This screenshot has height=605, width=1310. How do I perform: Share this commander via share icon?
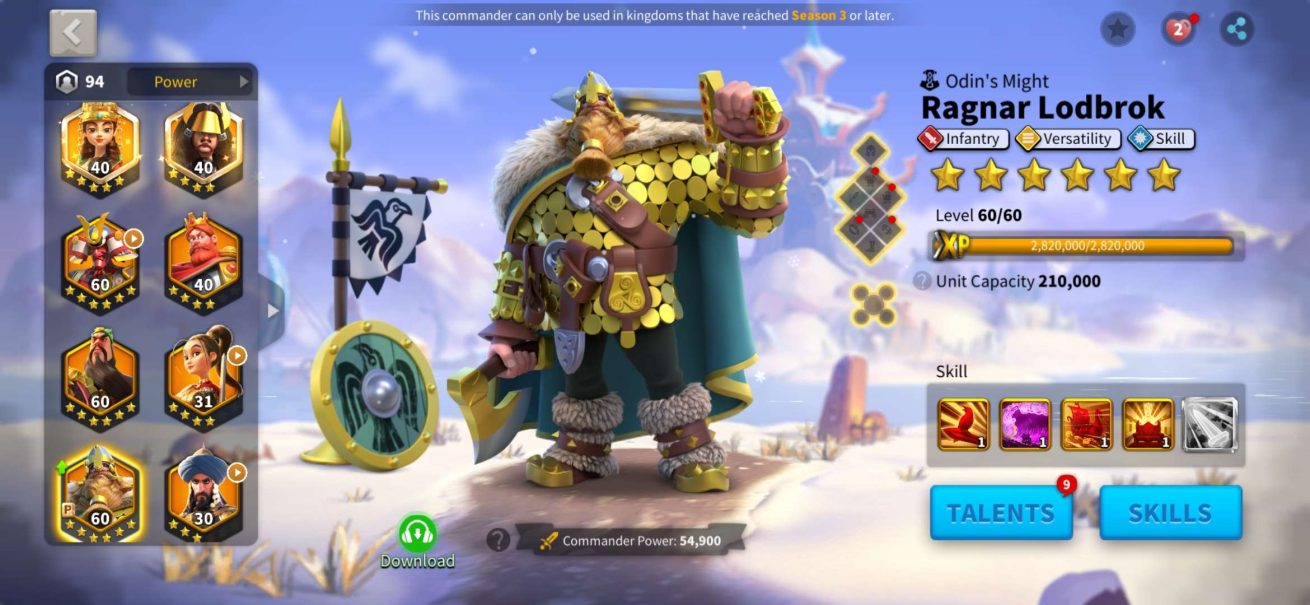[x=1237, y=29]
